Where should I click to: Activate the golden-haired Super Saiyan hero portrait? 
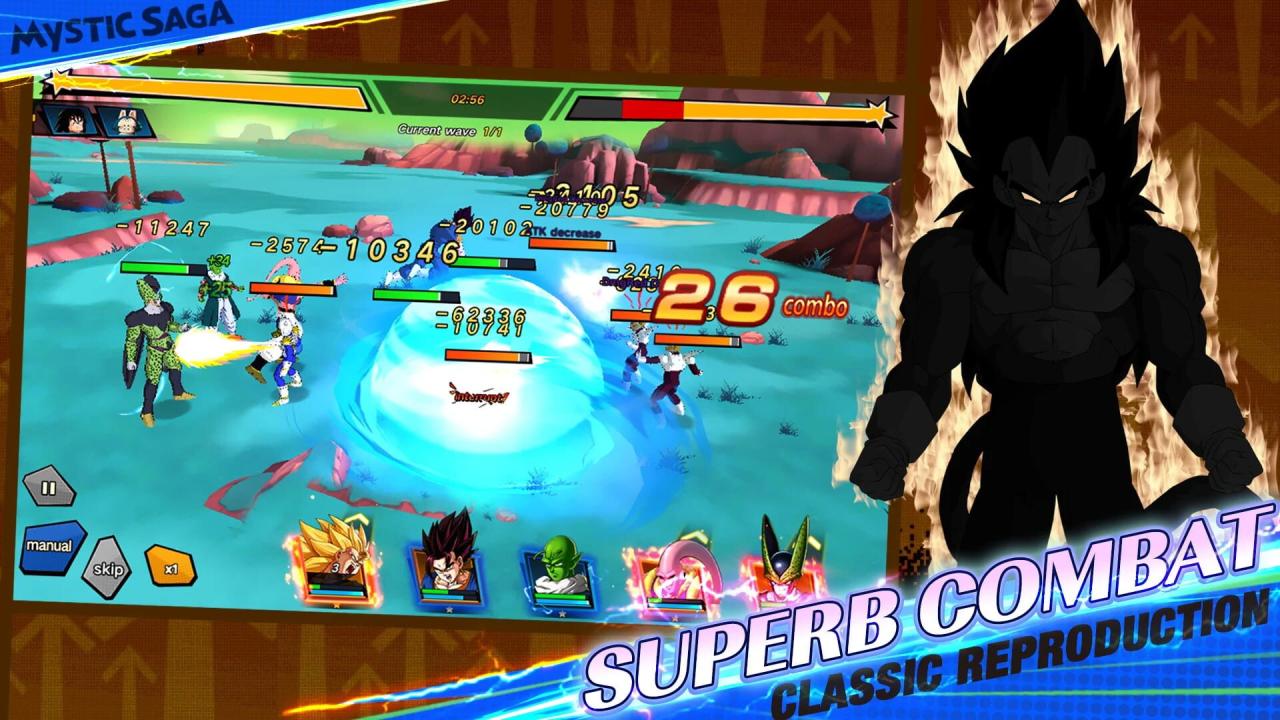334,561
